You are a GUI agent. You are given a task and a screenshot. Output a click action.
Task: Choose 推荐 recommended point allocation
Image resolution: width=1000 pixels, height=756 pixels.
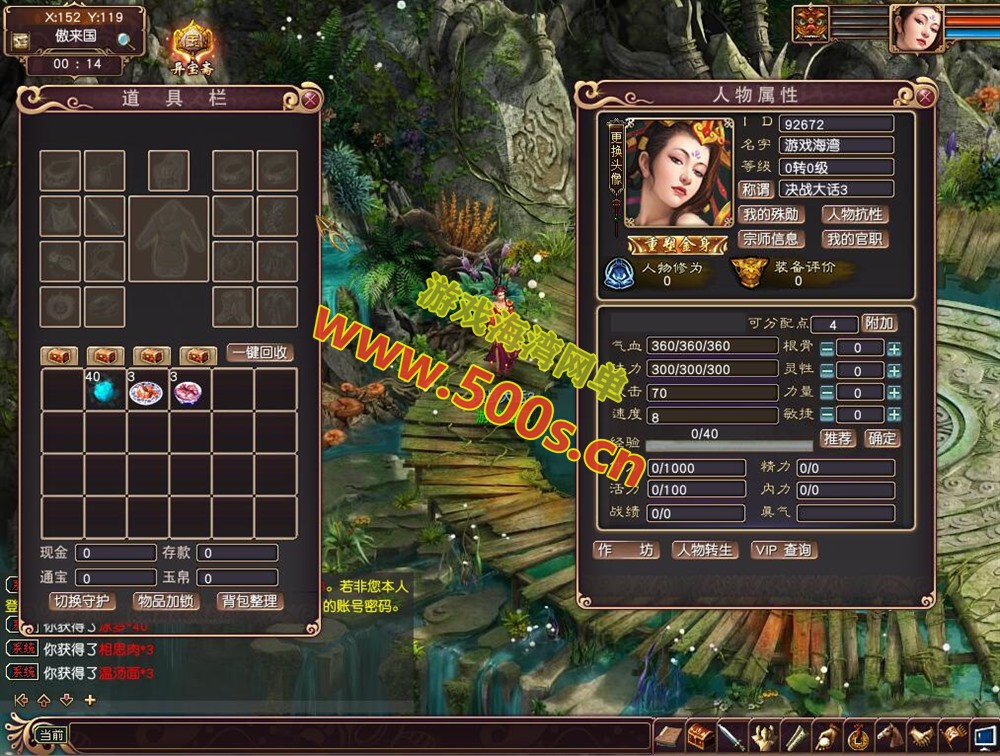click(x=837, y=438)
